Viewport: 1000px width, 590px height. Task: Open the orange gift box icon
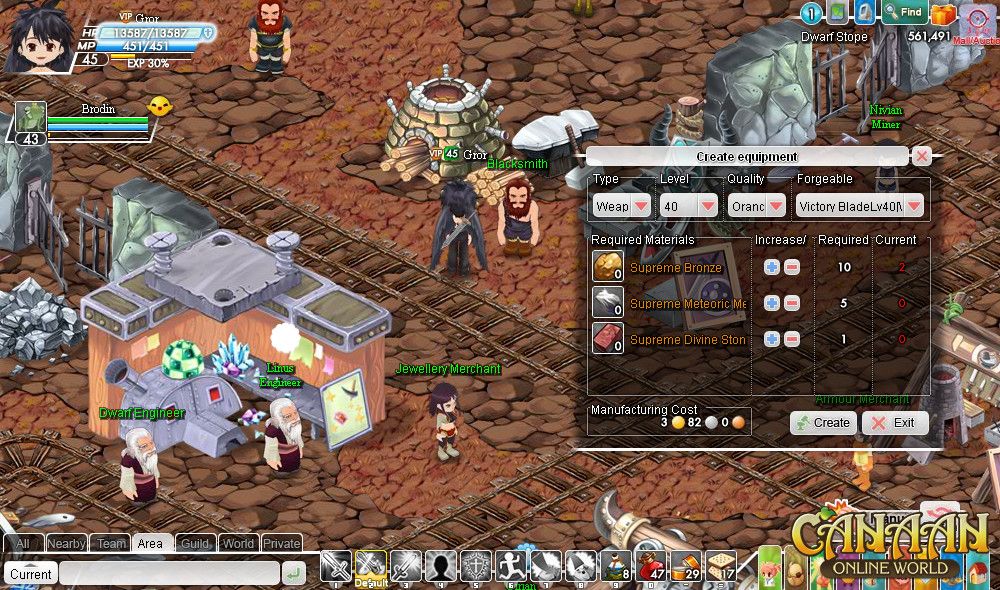click(x=943, y=15)
